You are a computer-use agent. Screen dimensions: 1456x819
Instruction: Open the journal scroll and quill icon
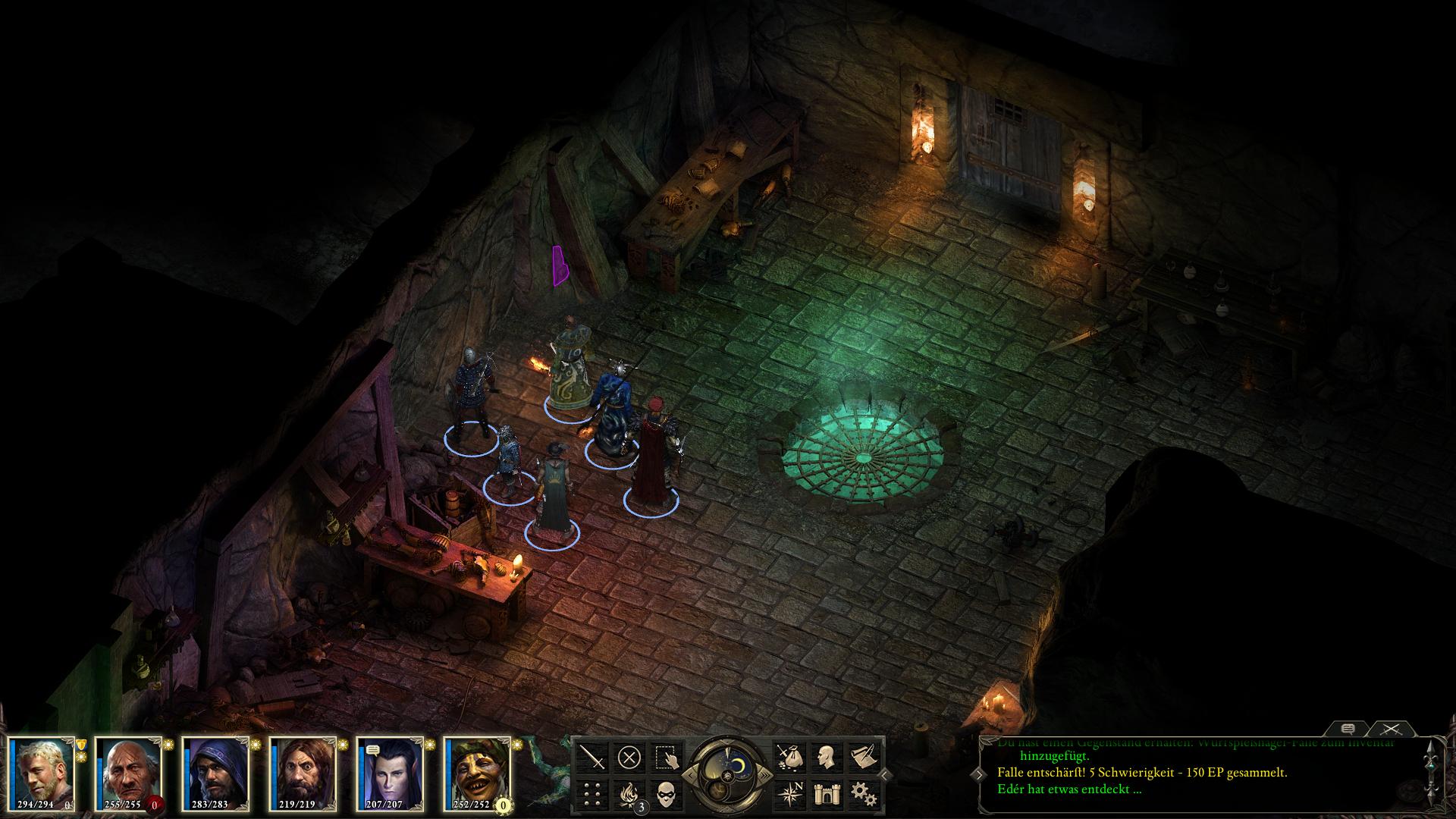[863, 757]
